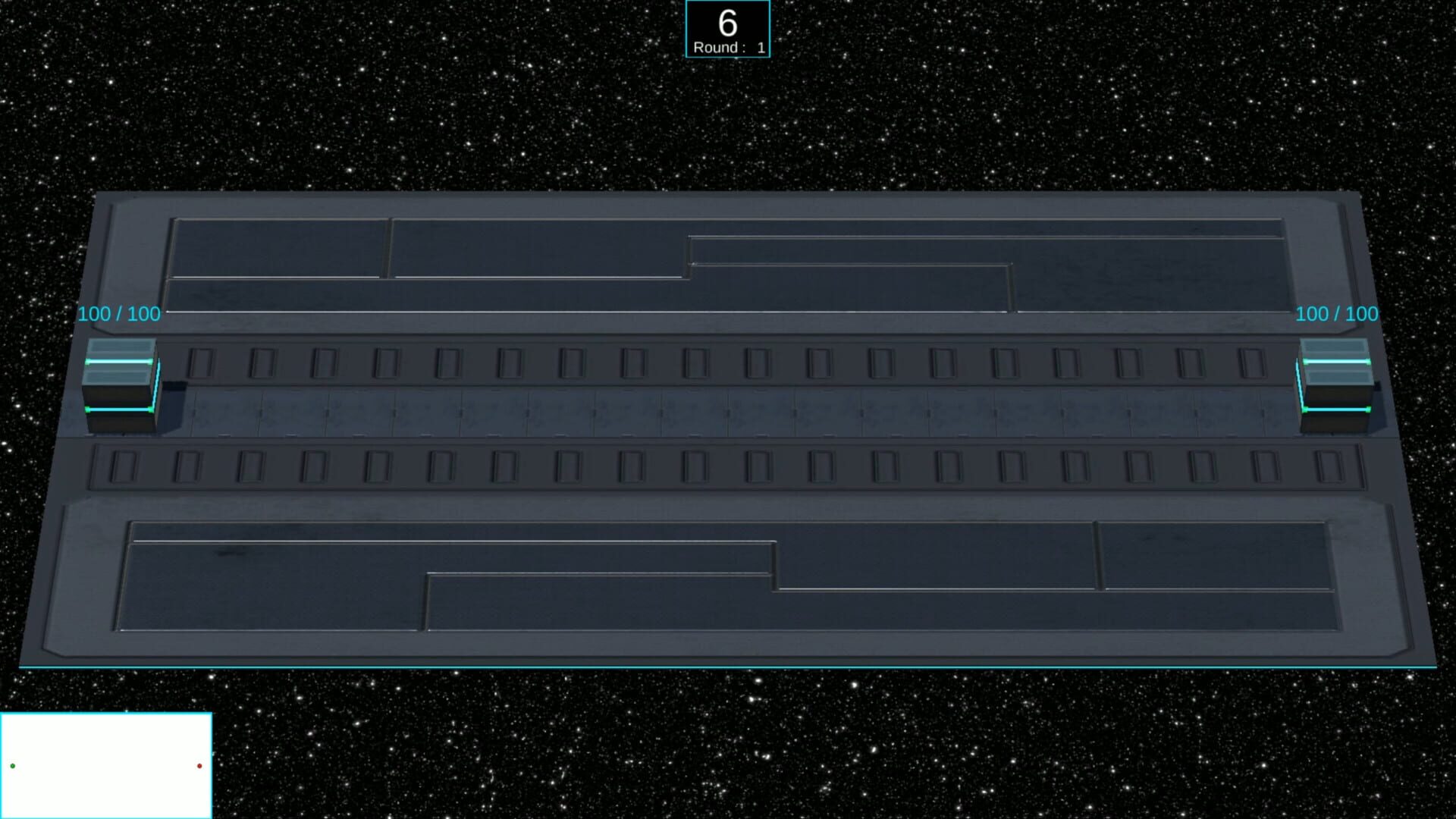Click the red dot on the minimap
1456x819 pixels.
click(199, 767)
